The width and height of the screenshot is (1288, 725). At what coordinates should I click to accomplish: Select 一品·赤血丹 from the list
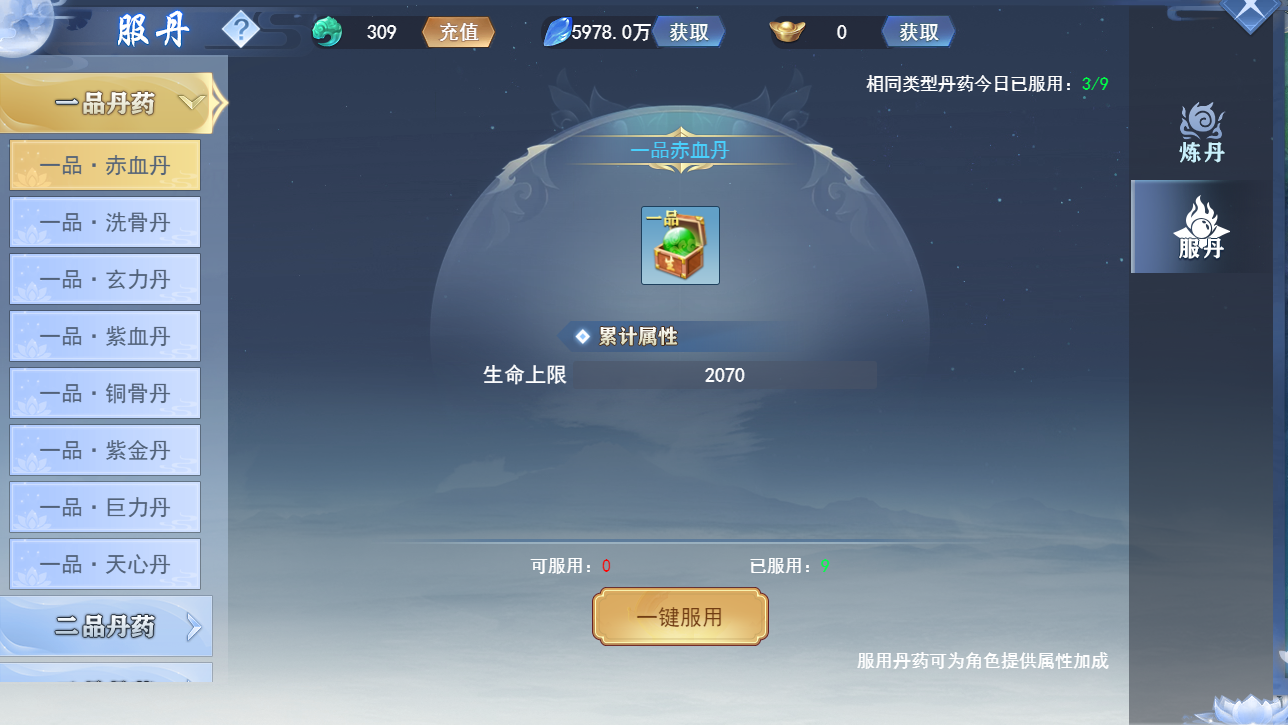[x=105, y=165]
